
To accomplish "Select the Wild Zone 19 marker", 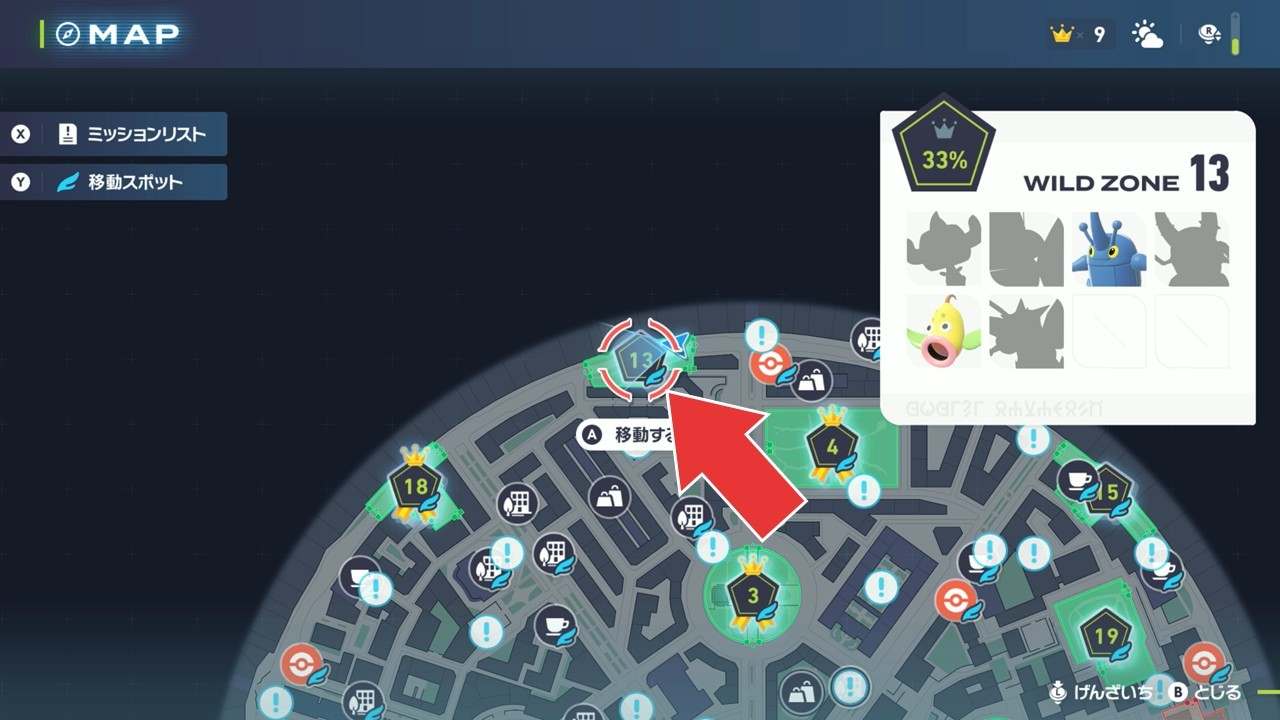I will pyautogui.click(x=1105, y=637).
